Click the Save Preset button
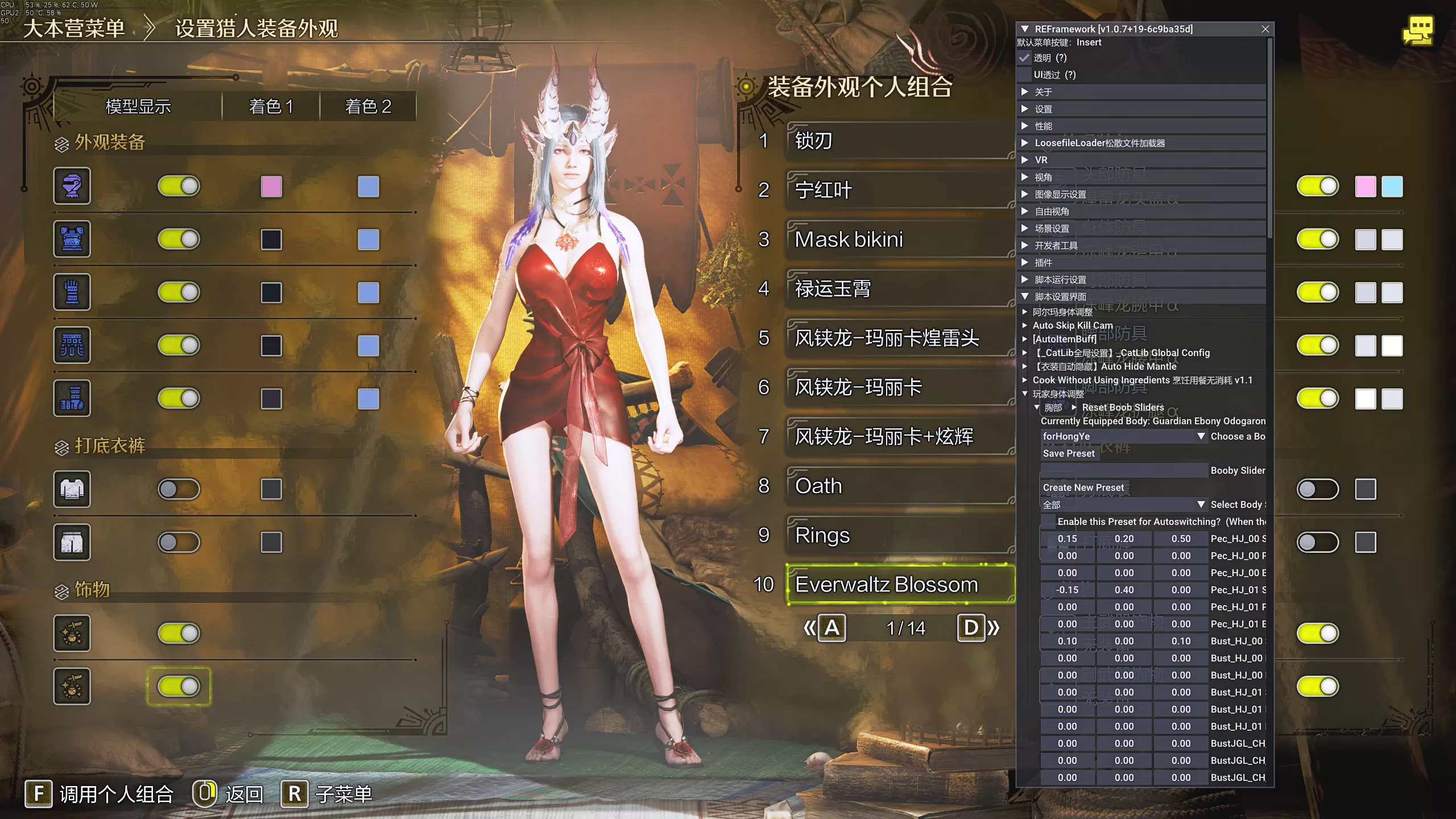The height and width of the screenshot is (819, 1456). 1068,453
